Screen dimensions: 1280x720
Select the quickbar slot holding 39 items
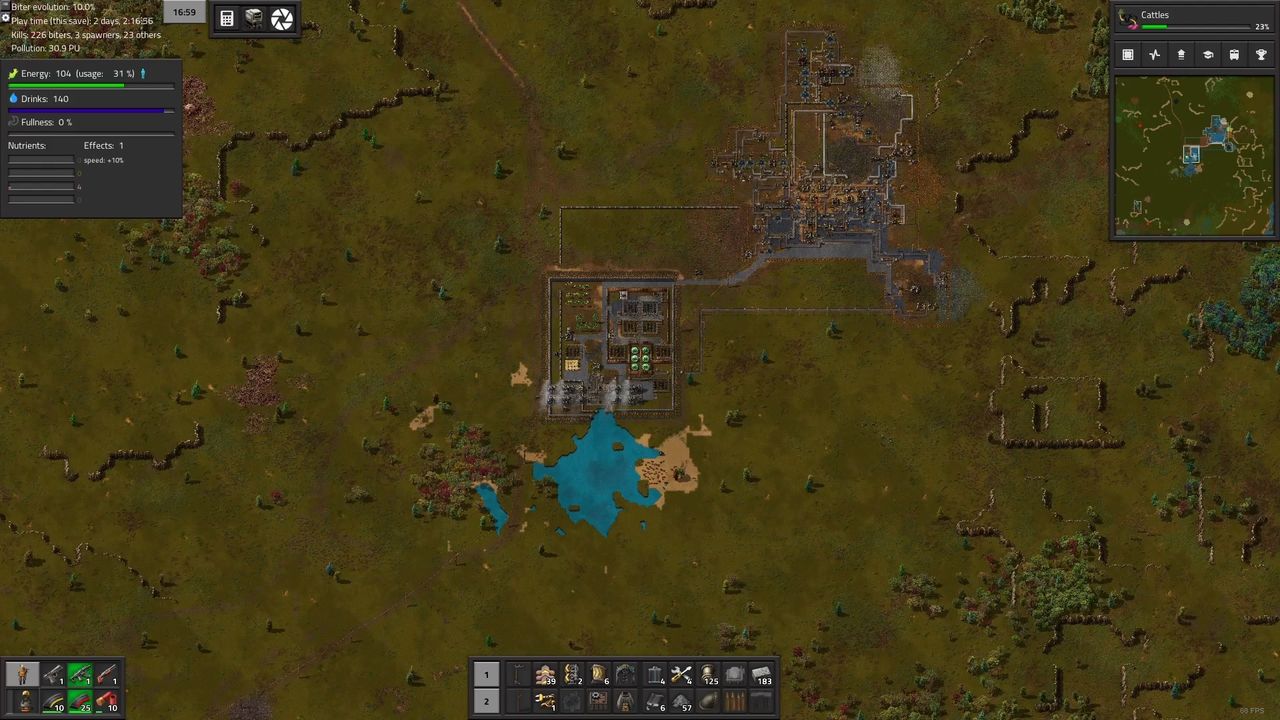(x=545, y=675)
